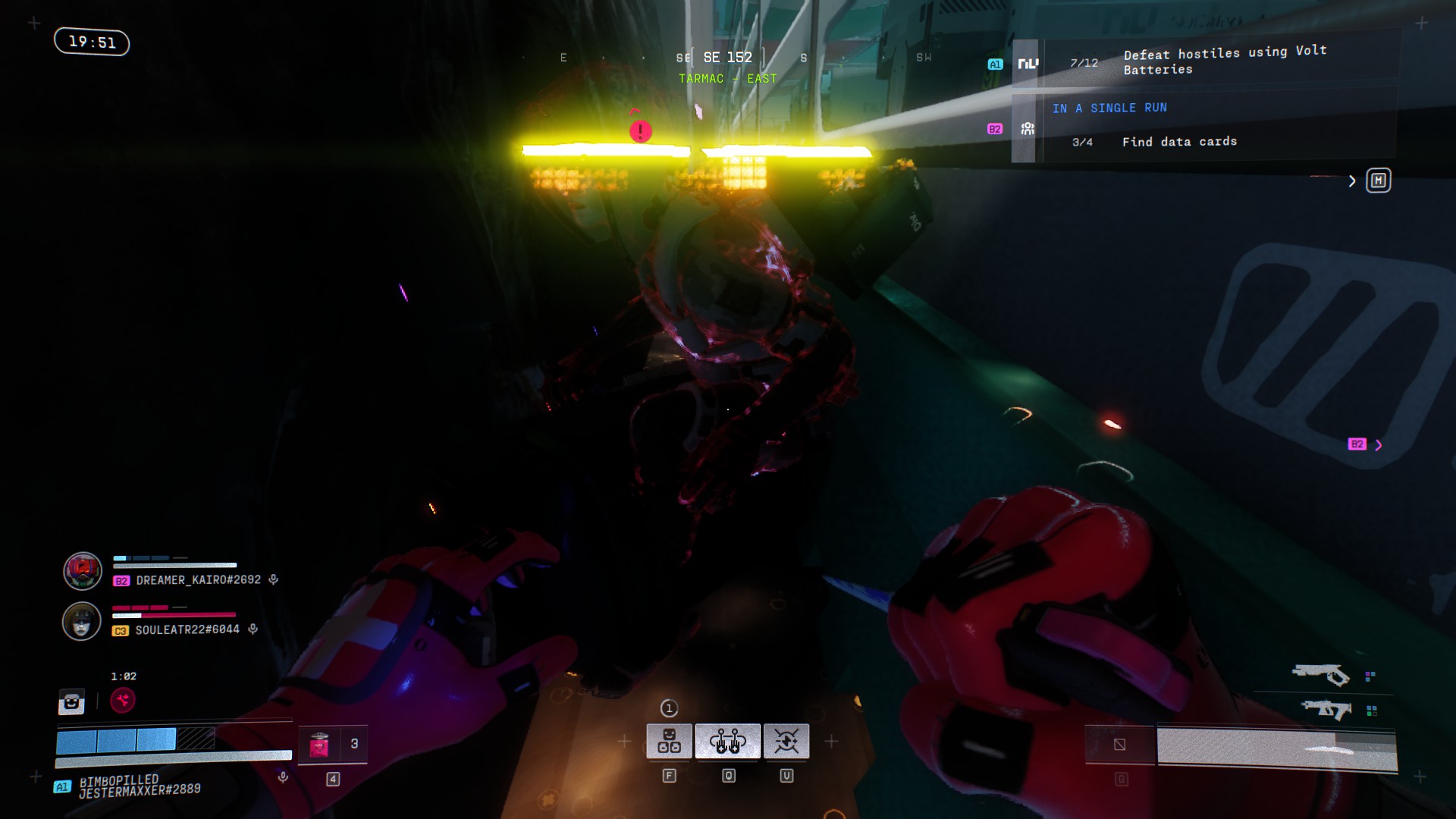Click SOULEATR22's squad portrait
This screenshot has height=819, width=1456.
click(82, 621)
